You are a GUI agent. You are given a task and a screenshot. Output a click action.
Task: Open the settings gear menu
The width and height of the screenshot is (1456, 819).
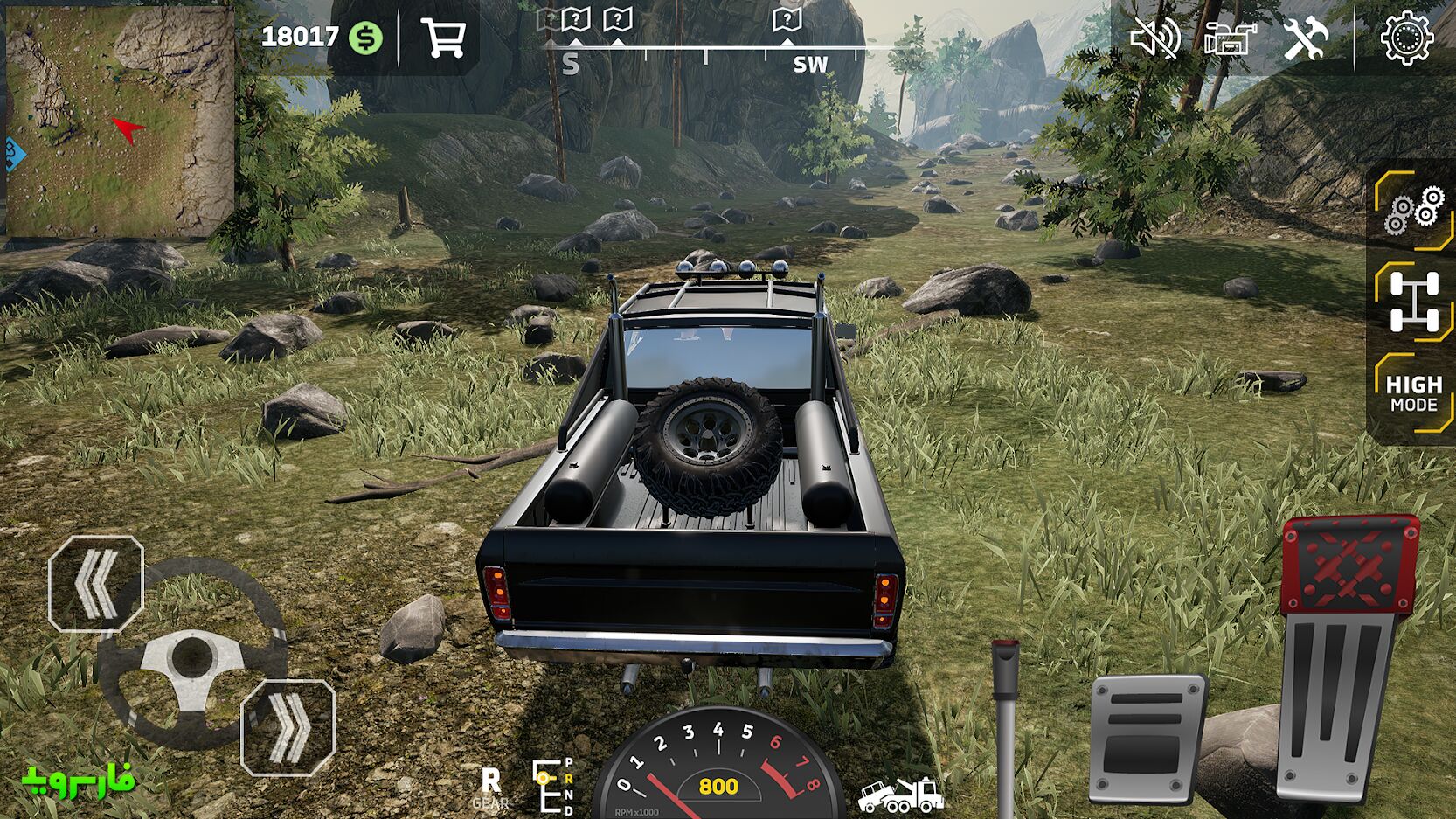tap(1409, 38)
